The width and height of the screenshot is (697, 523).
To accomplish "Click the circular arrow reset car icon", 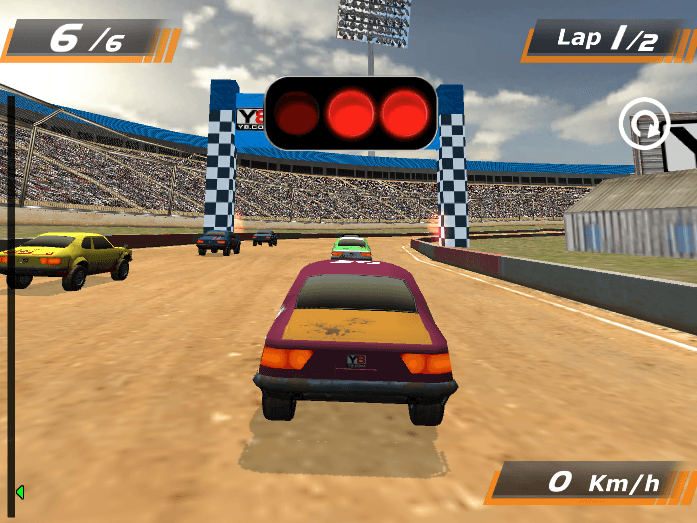I will (643, 124).
